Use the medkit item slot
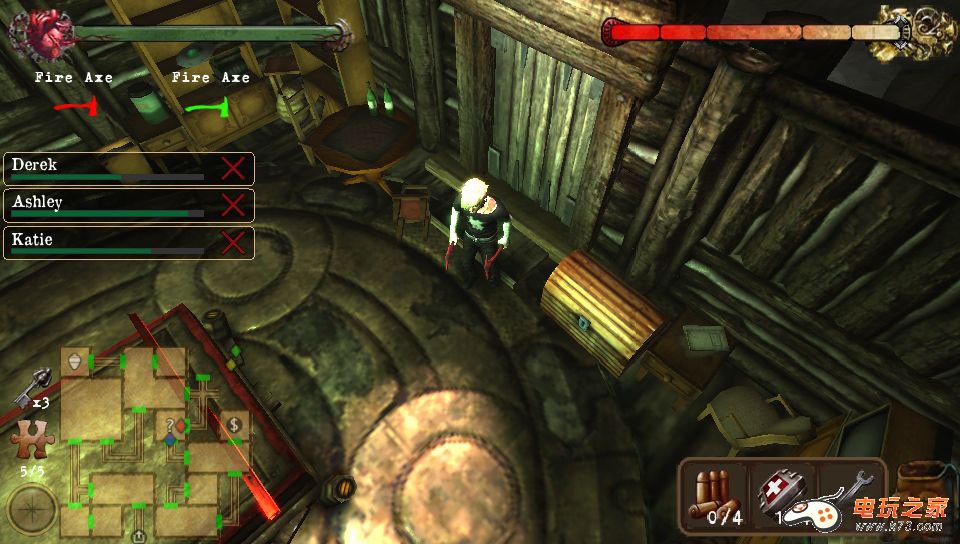Screen dimensions: 960x544 click(x=781, y=496)
